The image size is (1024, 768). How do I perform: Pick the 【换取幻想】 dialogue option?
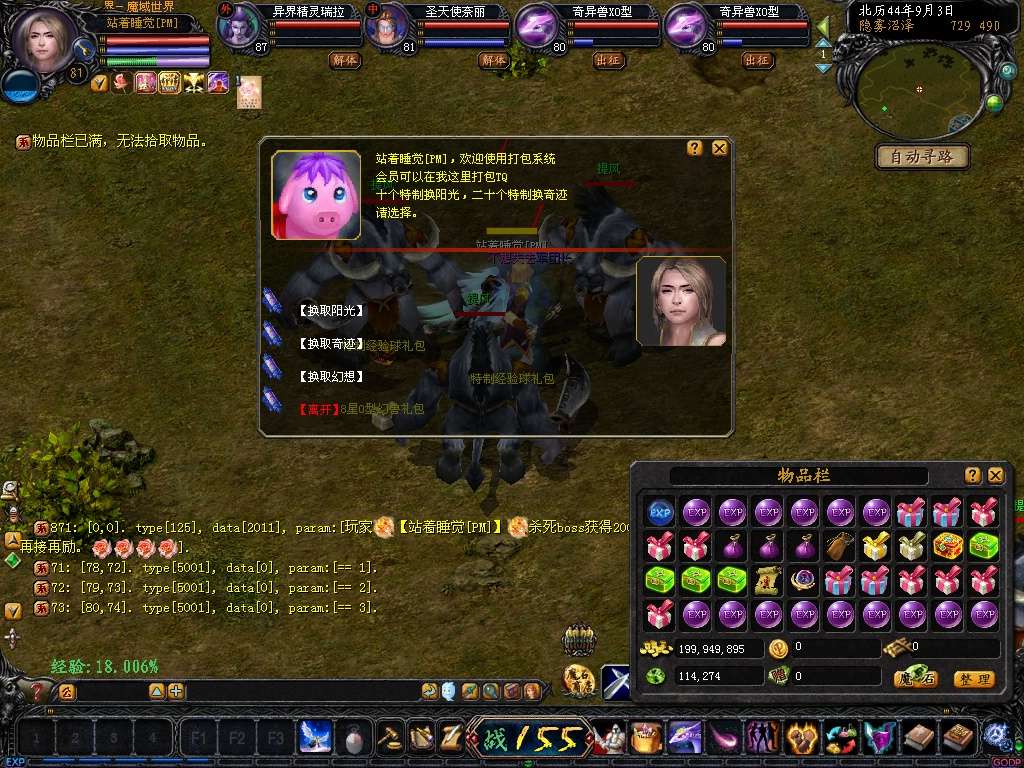(x=330, y=377)
